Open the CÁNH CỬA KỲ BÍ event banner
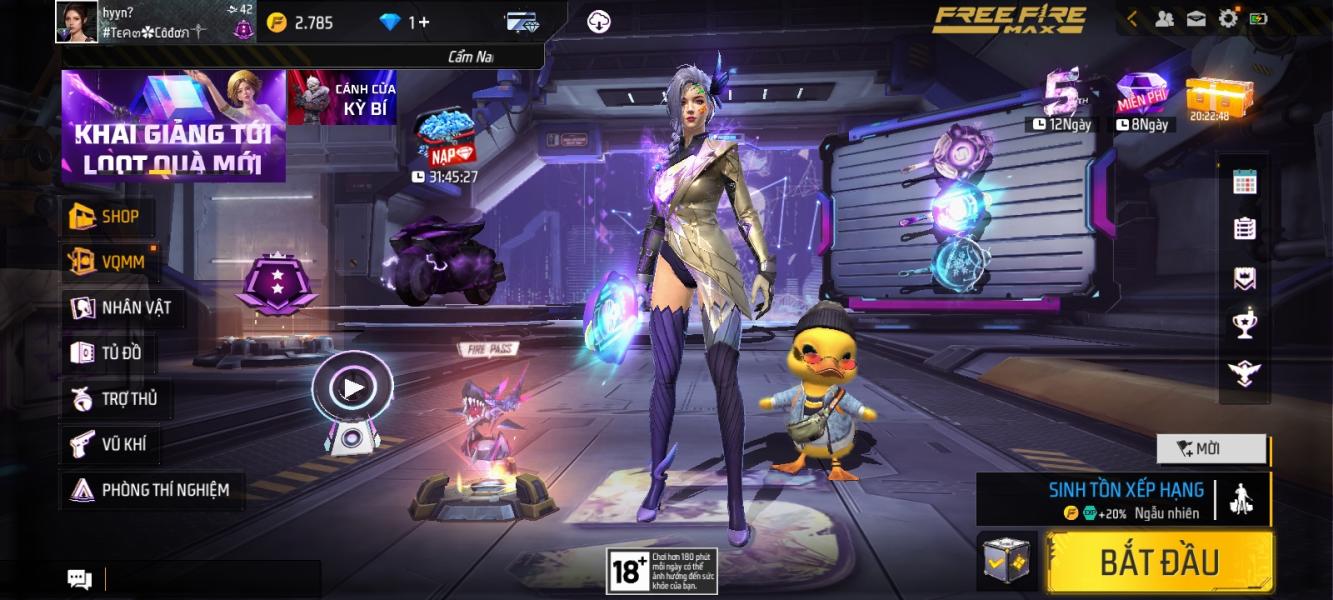Viewport: 1333px width, 600px height. tap(342, 98)
